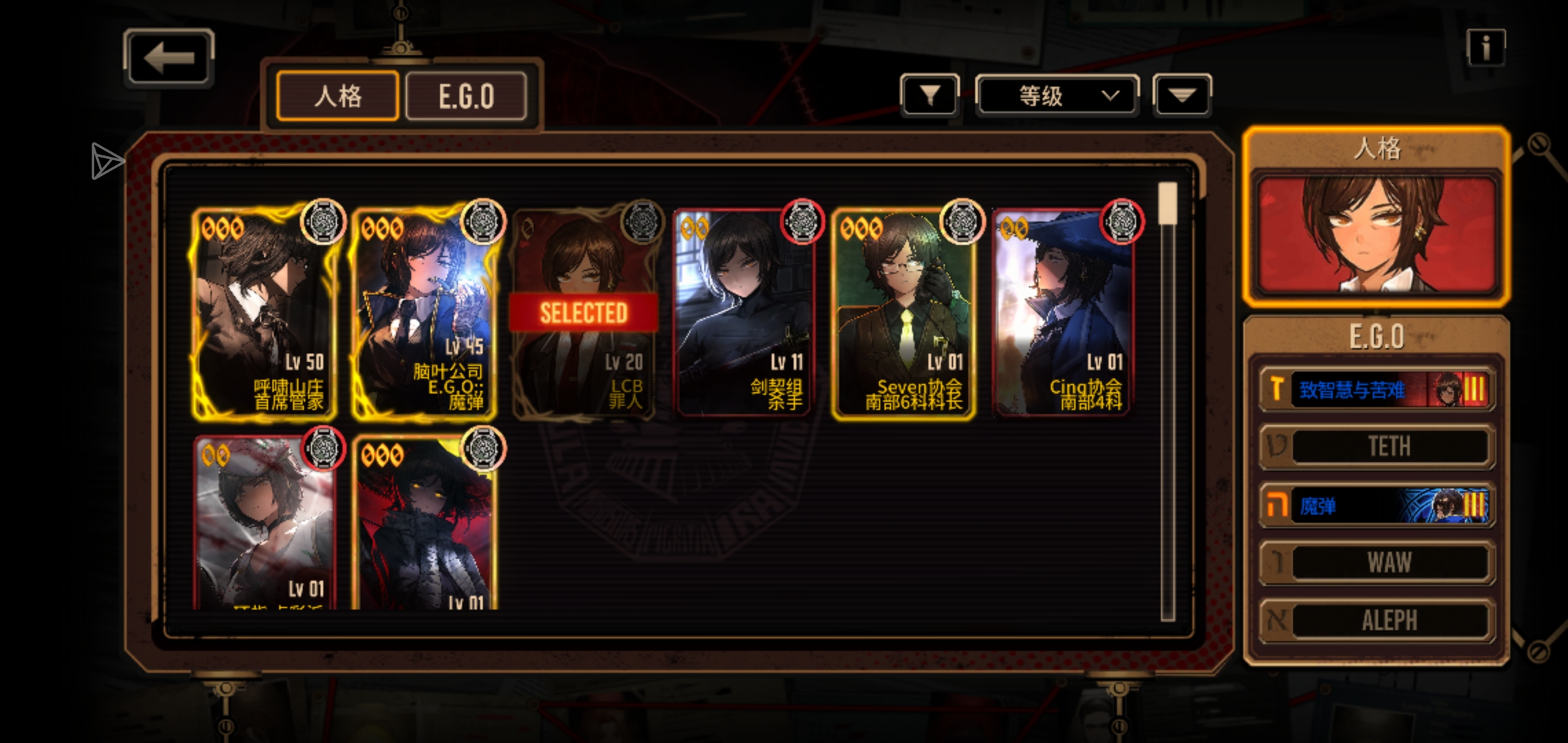Viewport: 1568px width, 743px height.
Task: Open the info button
Action: coord(1485,48)
